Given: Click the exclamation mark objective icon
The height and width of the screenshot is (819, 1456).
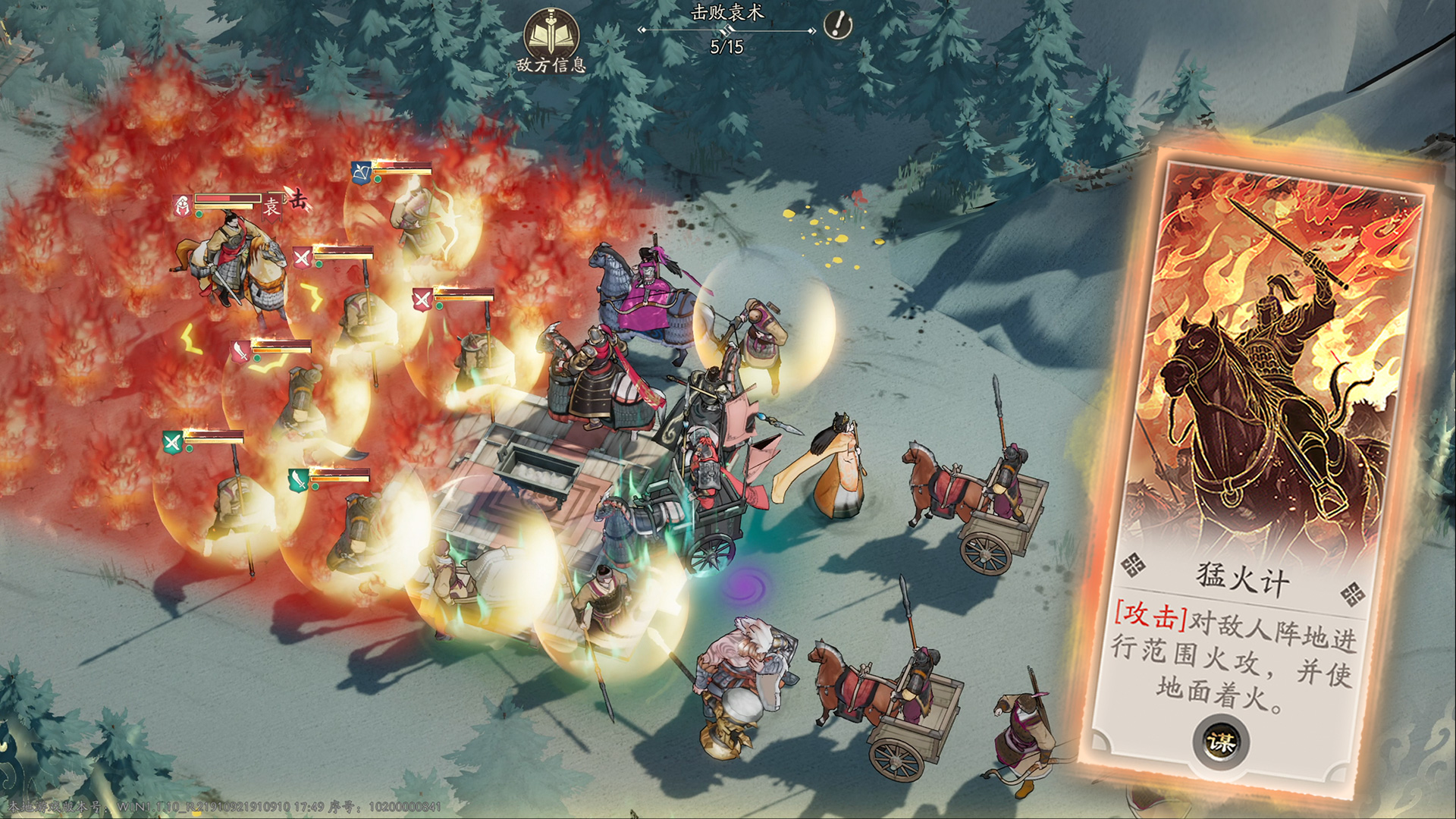Looking at the screenshot, I should [x=837, y=25].
